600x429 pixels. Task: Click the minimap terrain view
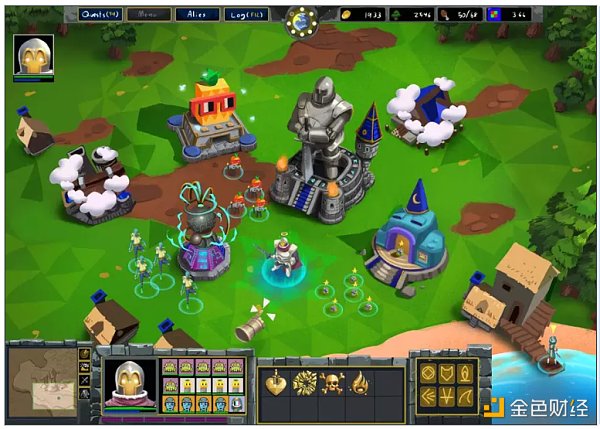tap(42, 381)
